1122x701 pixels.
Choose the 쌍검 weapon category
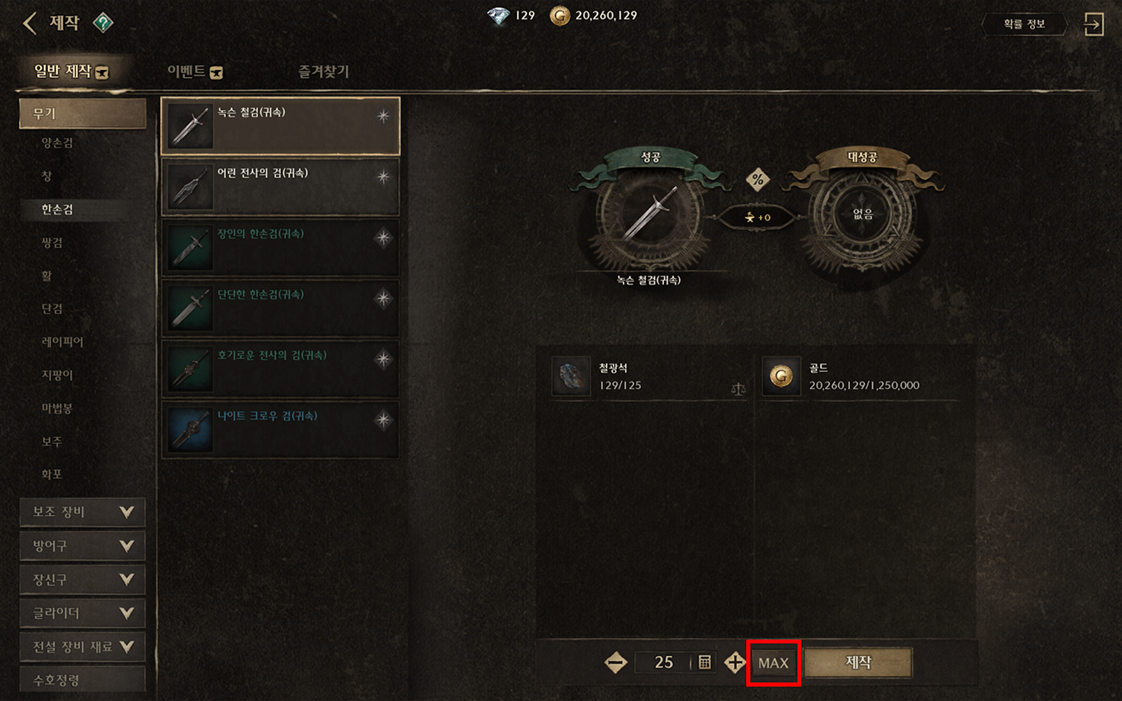(x=52, y=242)
